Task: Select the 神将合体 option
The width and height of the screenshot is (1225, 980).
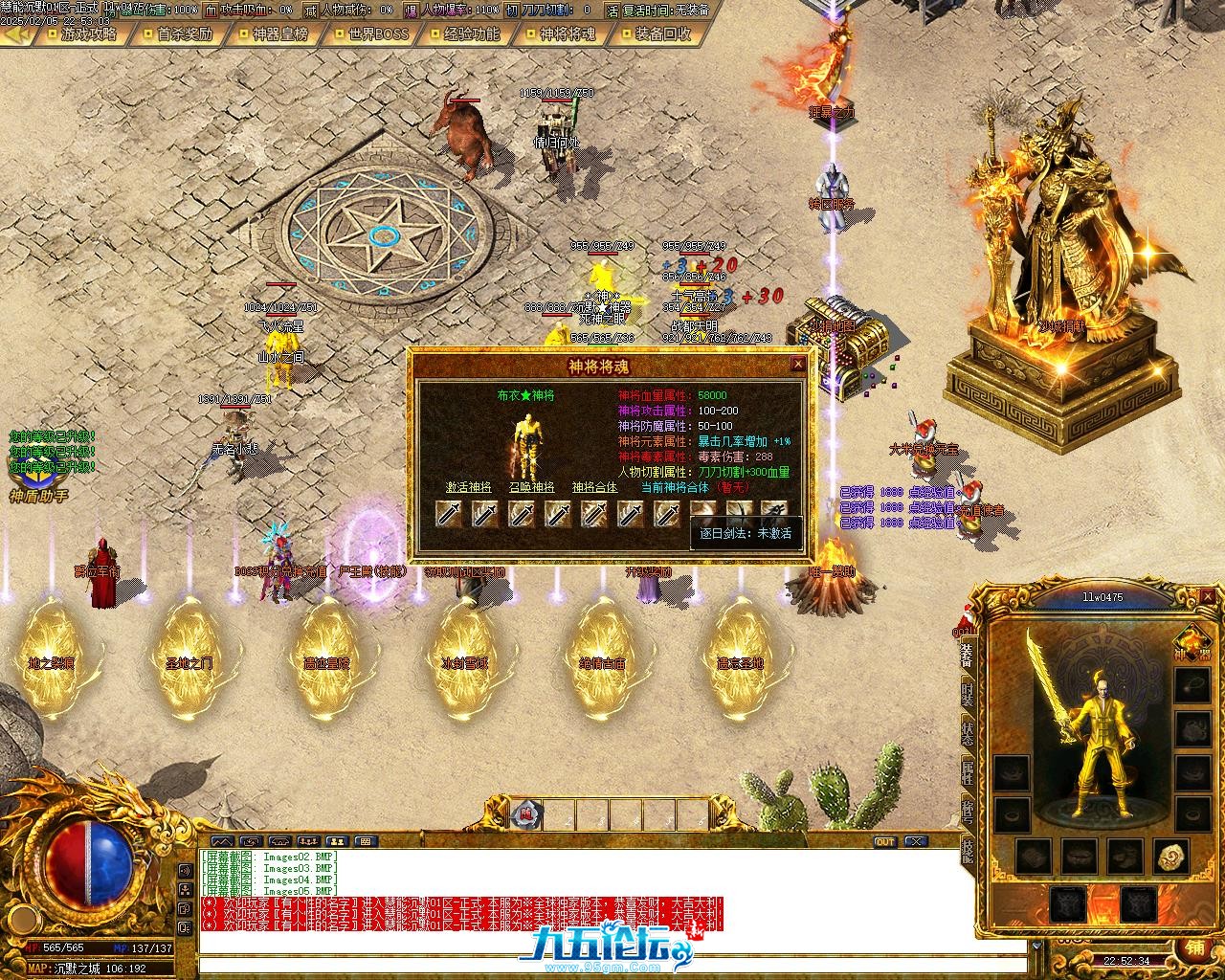Action: point(595,487)
